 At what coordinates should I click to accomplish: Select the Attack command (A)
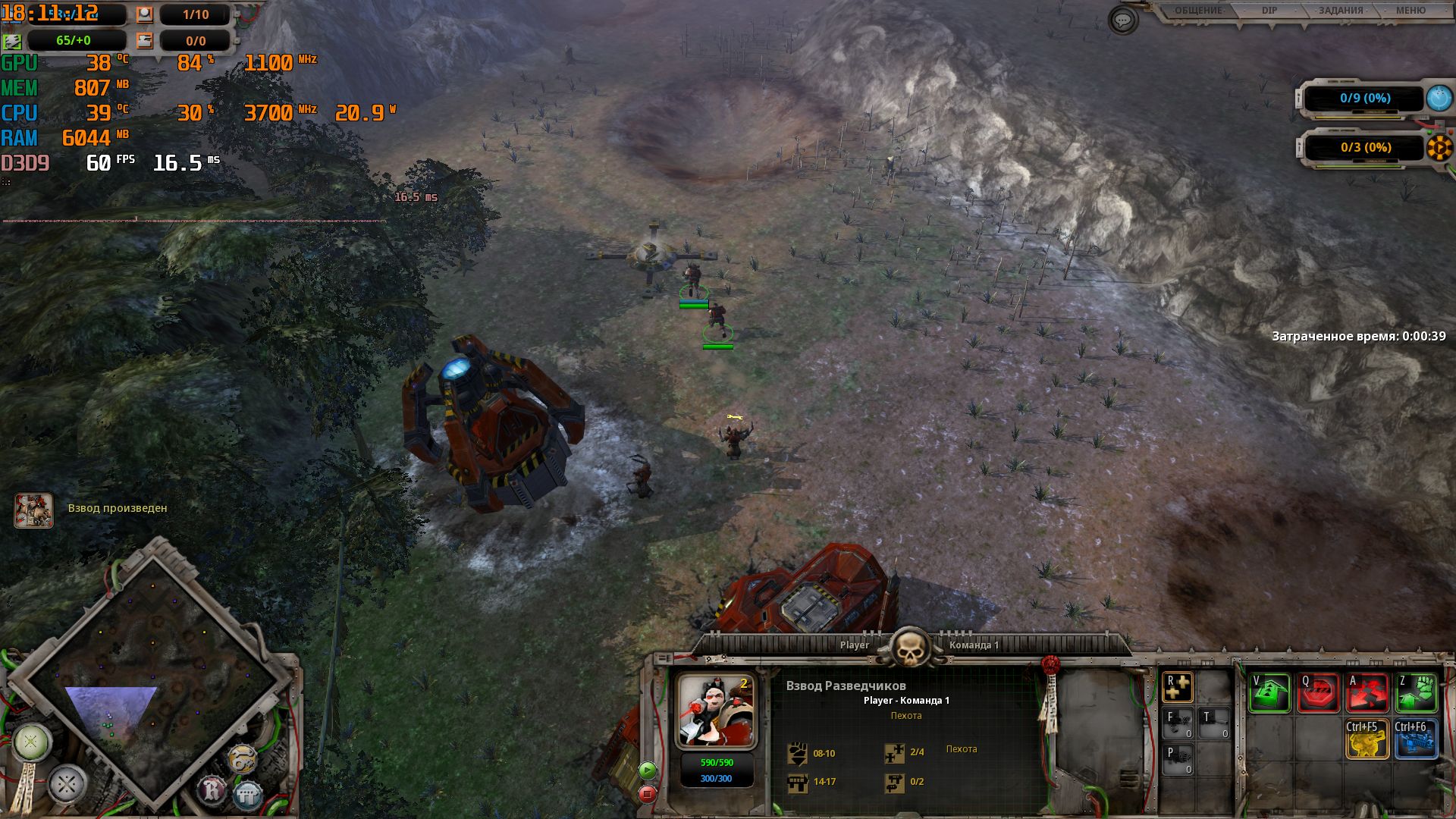[x=1367, y=692]
